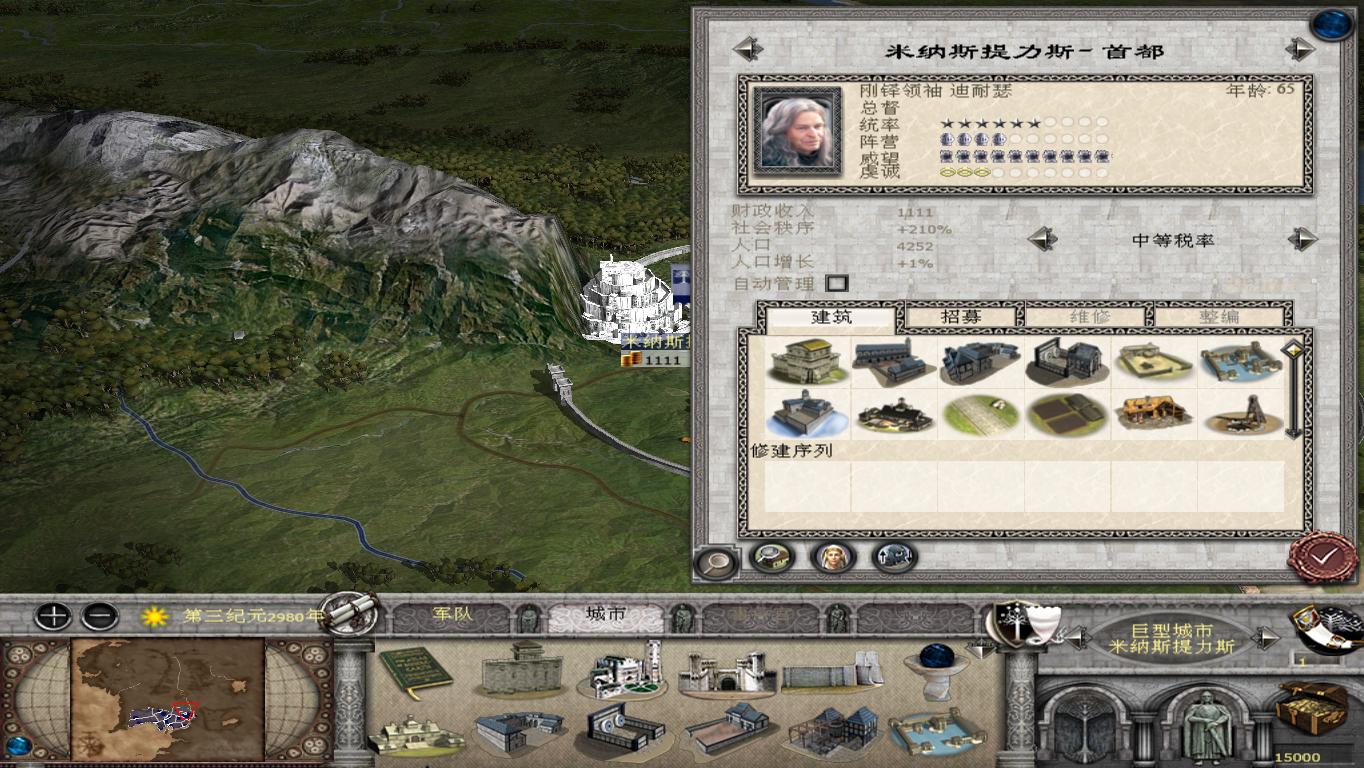Click the faction shield icon in the bottom bar
1364x768 pixels.
[1018, 625]
